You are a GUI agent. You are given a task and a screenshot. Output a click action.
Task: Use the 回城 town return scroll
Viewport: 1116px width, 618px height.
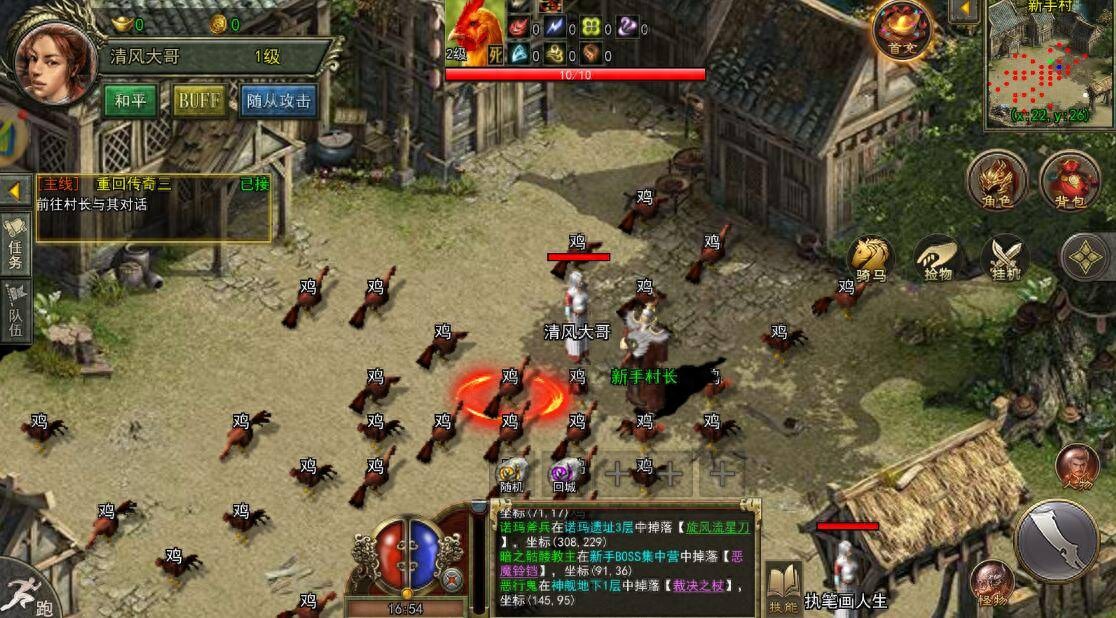[565, 475]
